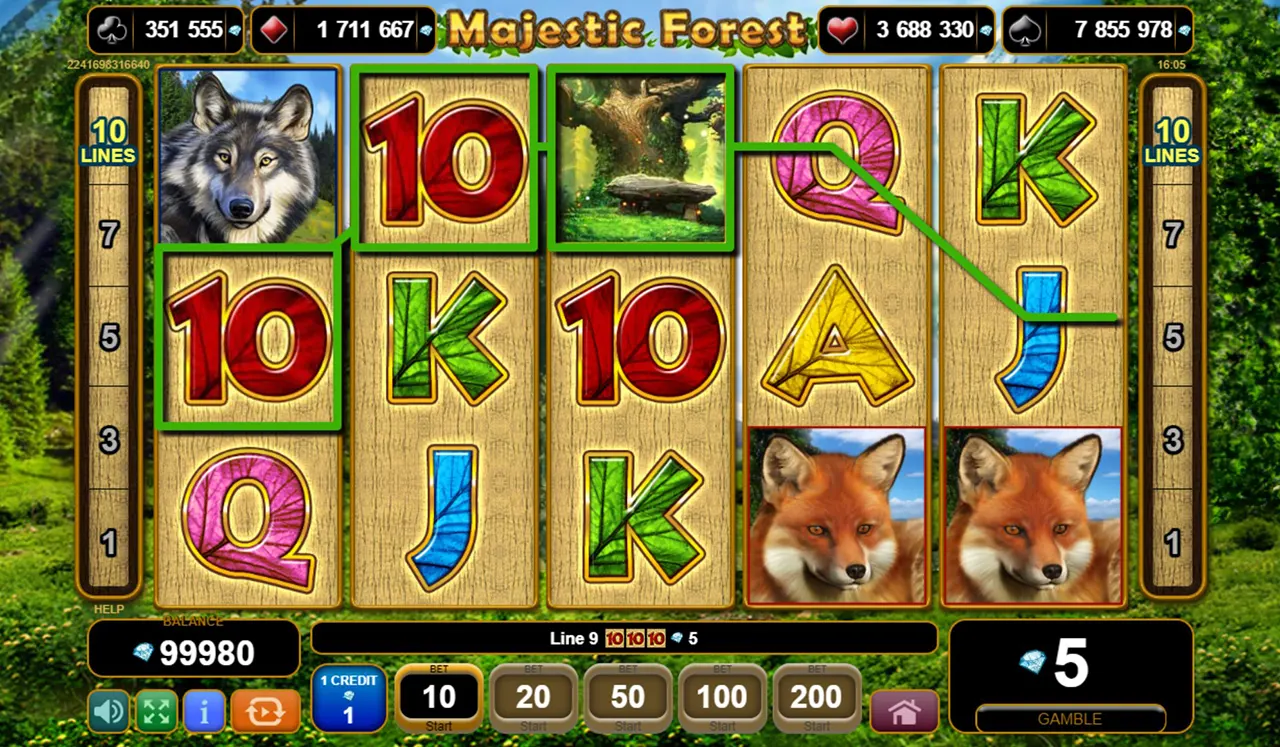Viewport: 1280px width, 747px height.
Task: Switch to fullscreen with green arrows icon
Action: (156, 711)
